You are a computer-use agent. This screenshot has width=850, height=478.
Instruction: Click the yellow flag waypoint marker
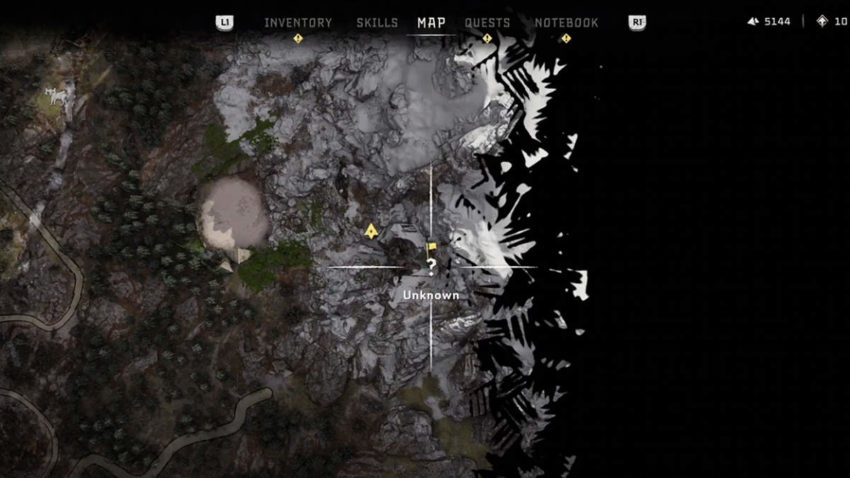coord(432,246)
